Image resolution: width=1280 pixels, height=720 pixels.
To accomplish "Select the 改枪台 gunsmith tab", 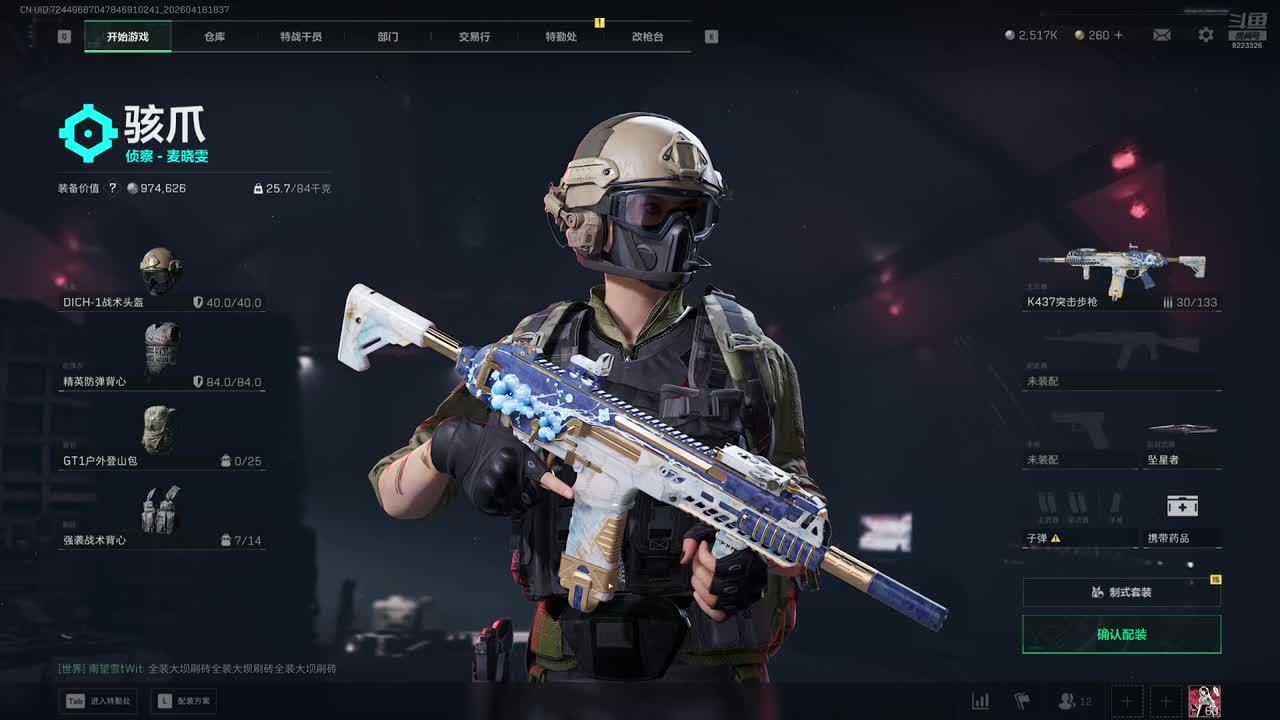I will 647,37.
